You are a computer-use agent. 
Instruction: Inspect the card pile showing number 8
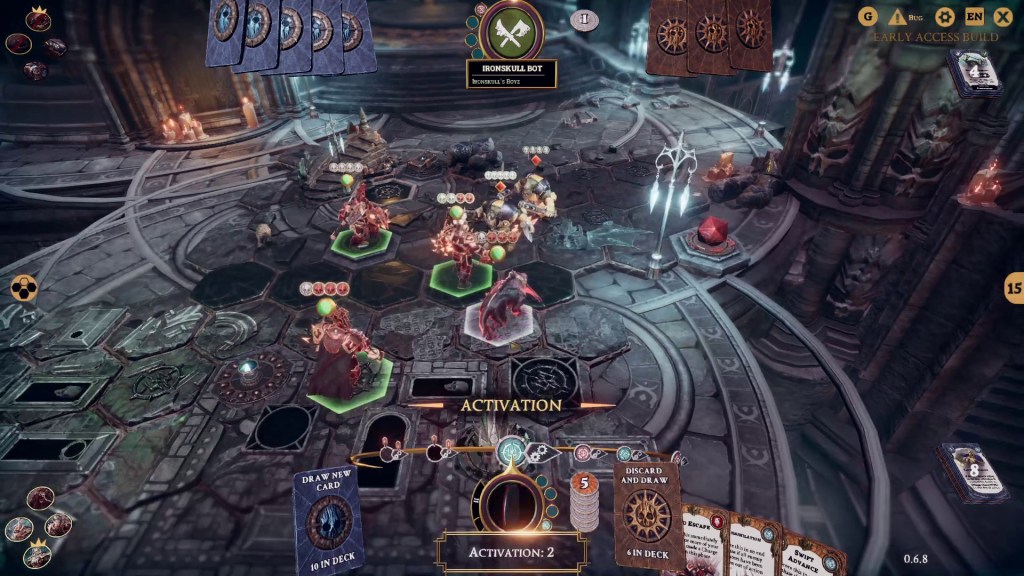pos(969,473)
